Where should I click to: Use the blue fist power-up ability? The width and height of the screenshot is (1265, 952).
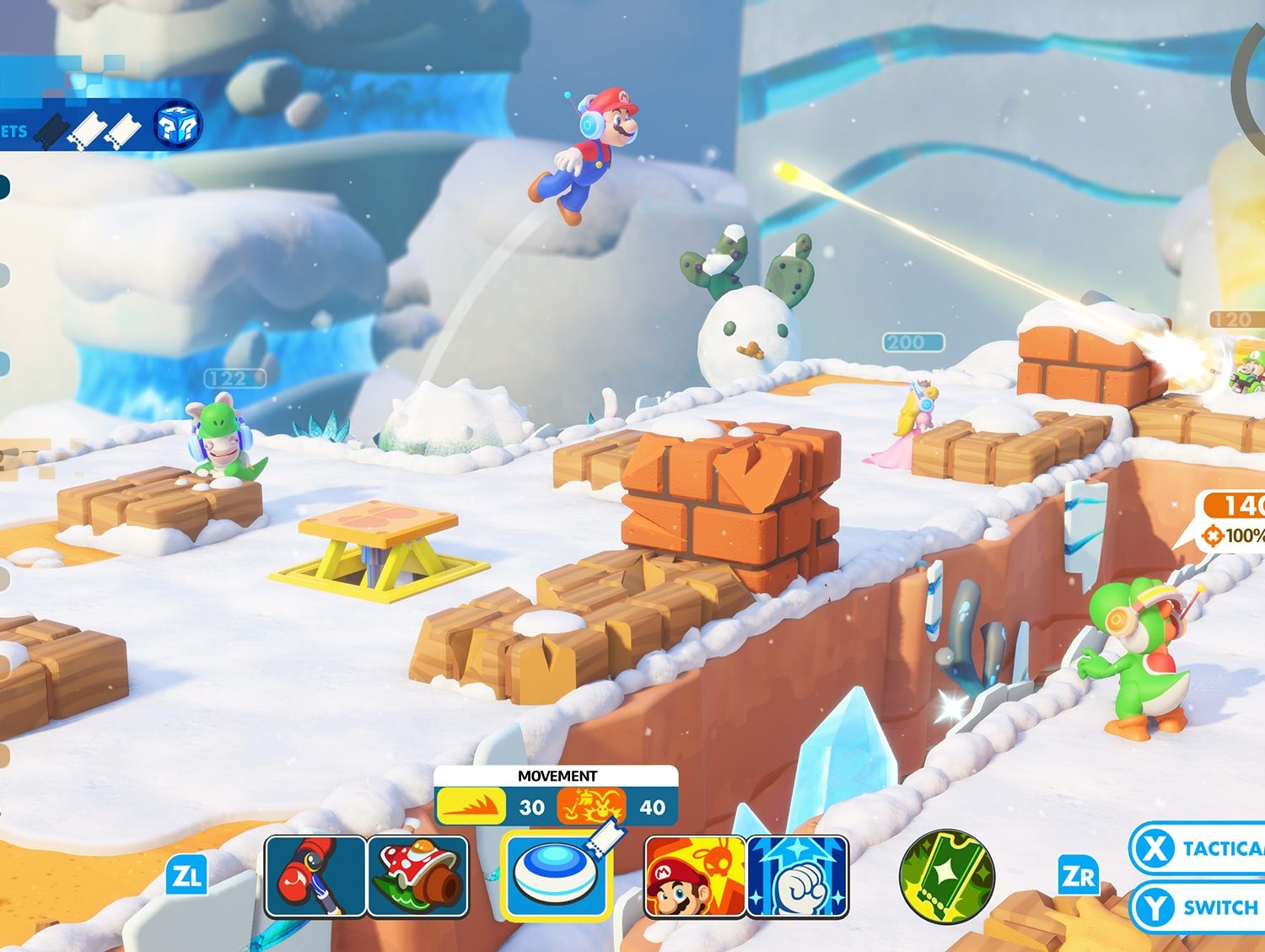[798, 876]
